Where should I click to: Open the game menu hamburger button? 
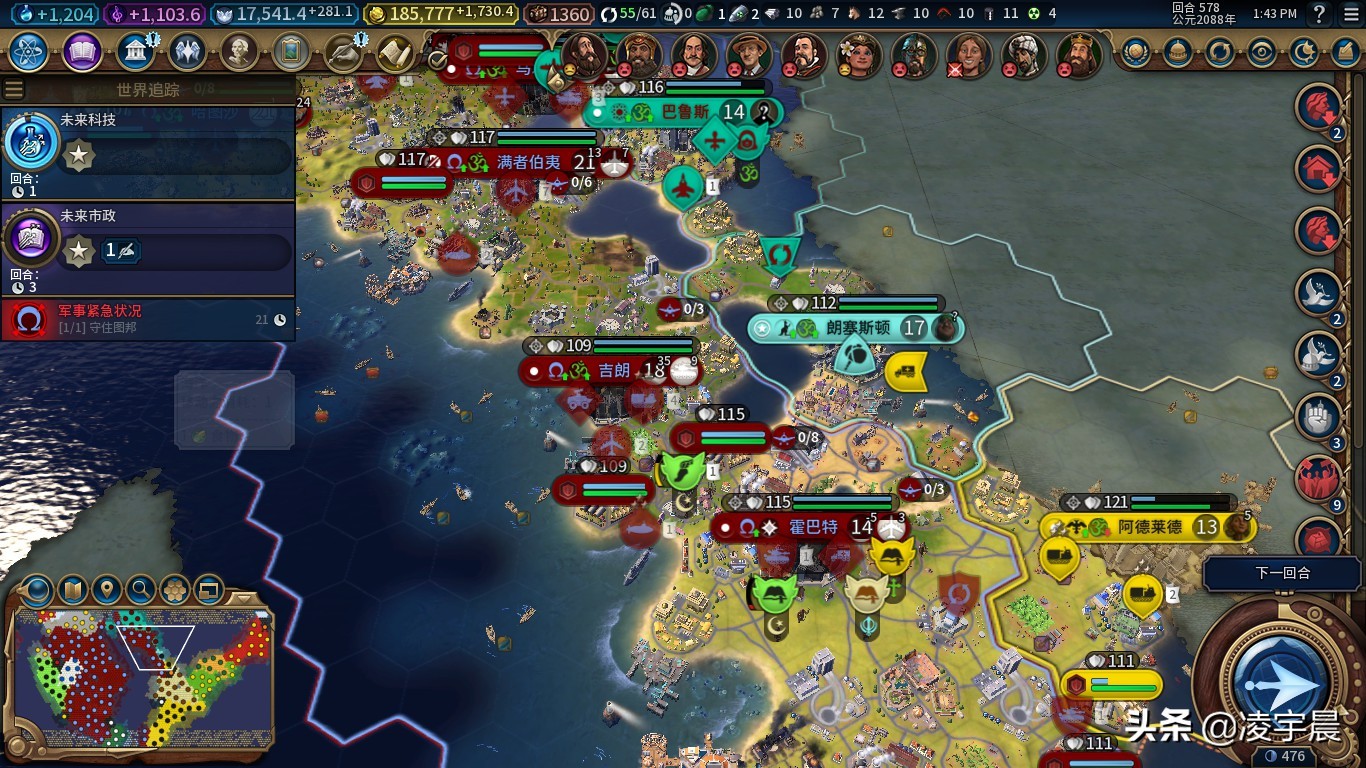tap(1351, 14)
